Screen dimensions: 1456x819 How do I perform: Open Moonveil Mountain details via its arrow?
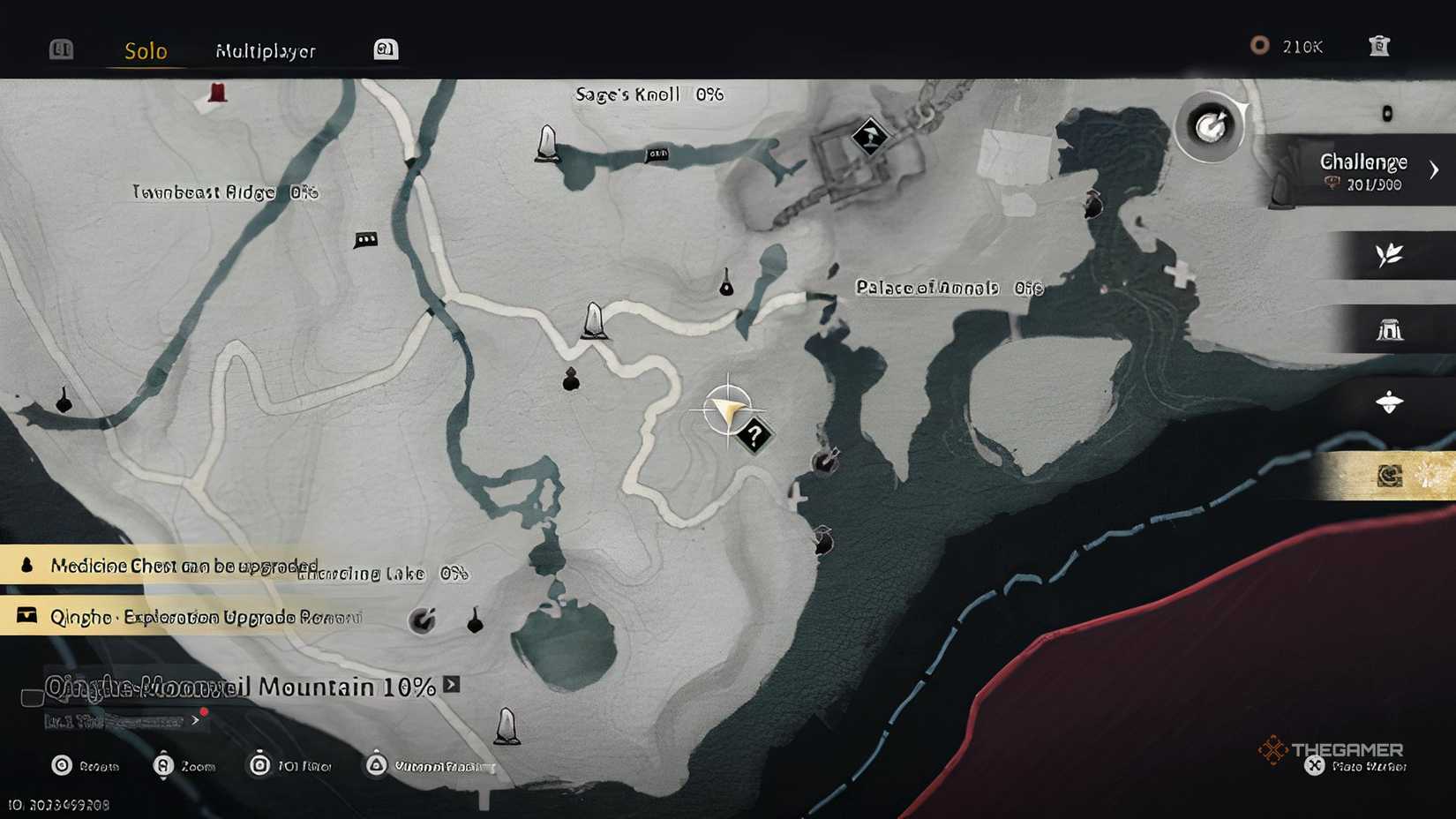(x=451, y=685)
